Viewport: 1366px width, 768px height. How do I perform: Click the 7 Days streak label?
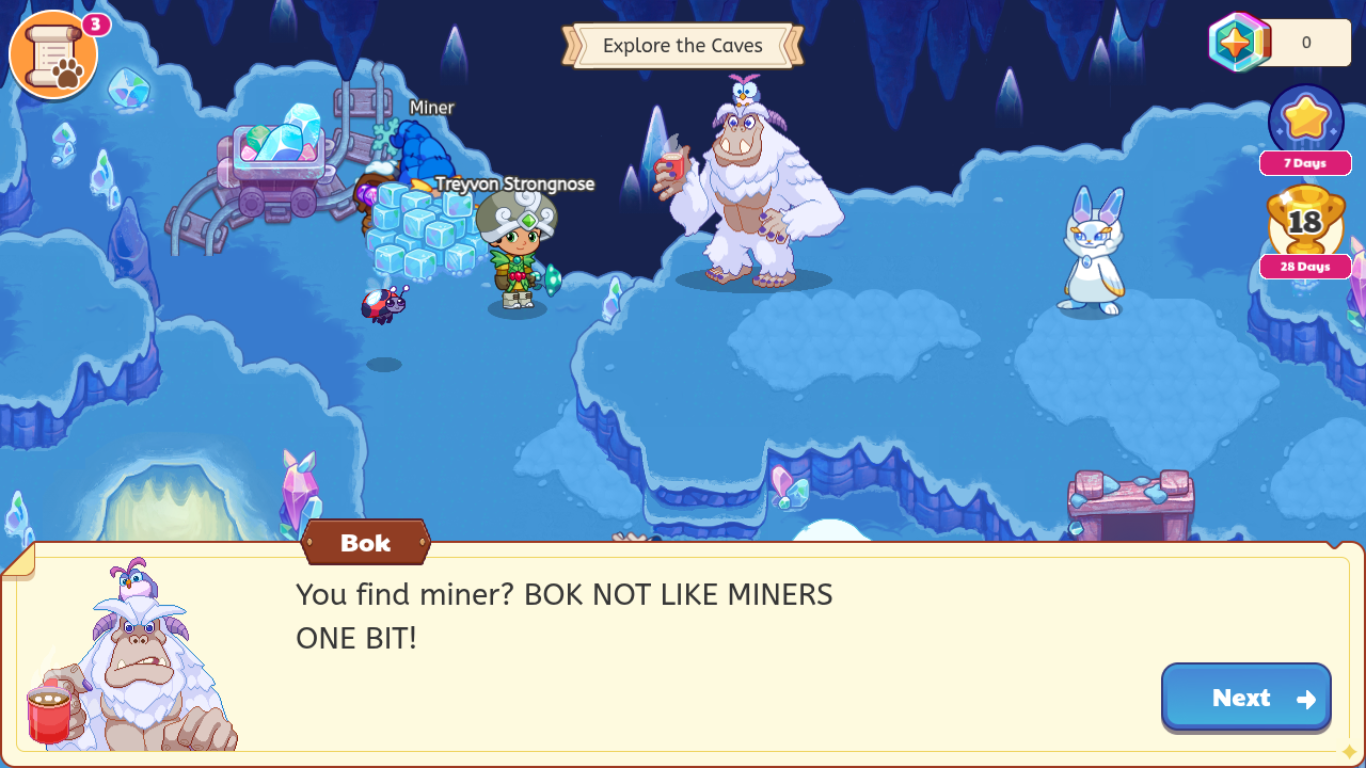(x=1305, y=163)
